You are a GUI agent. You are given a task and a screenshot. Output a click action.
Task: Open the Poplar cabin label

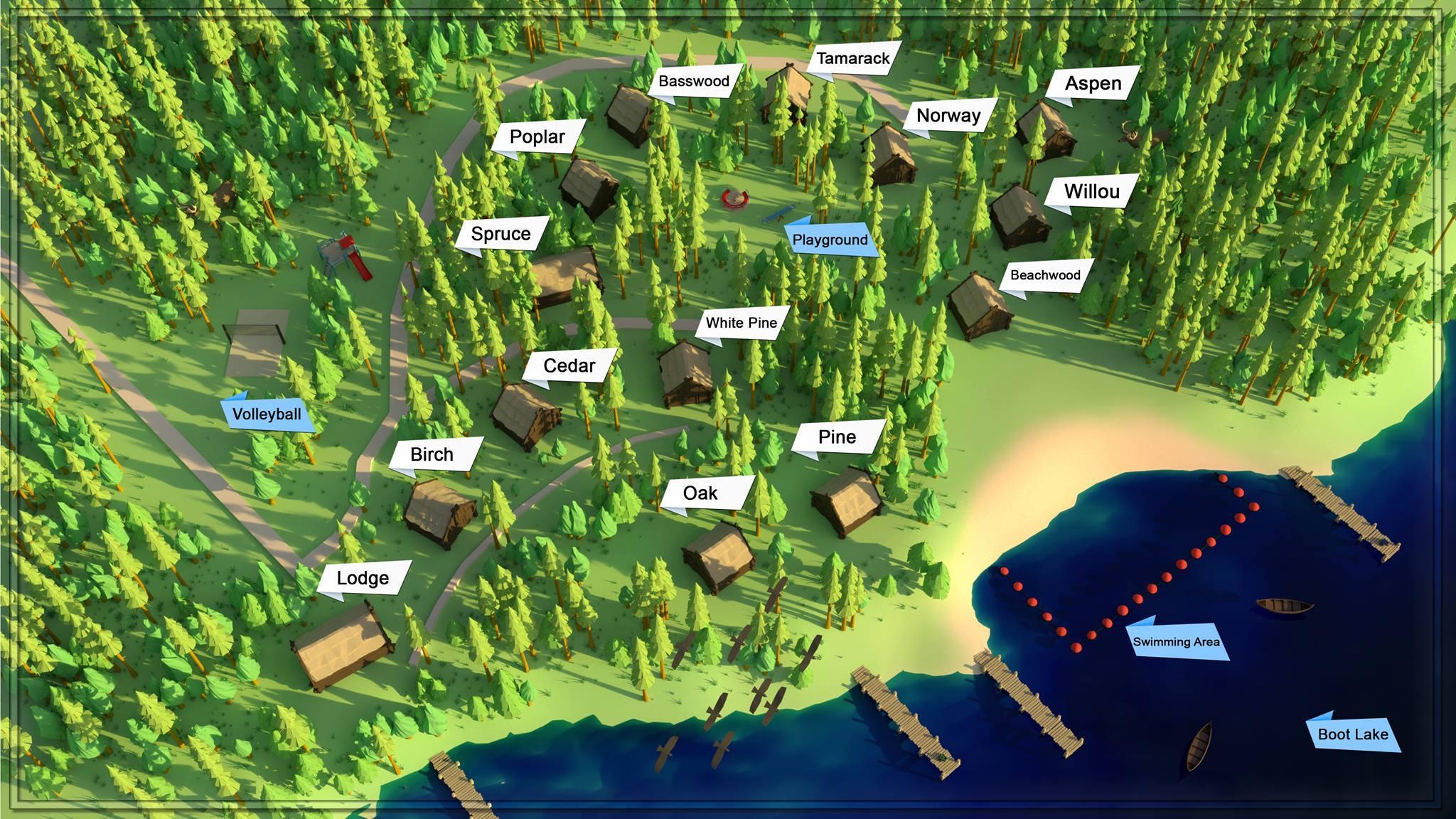tap(537, 137)
